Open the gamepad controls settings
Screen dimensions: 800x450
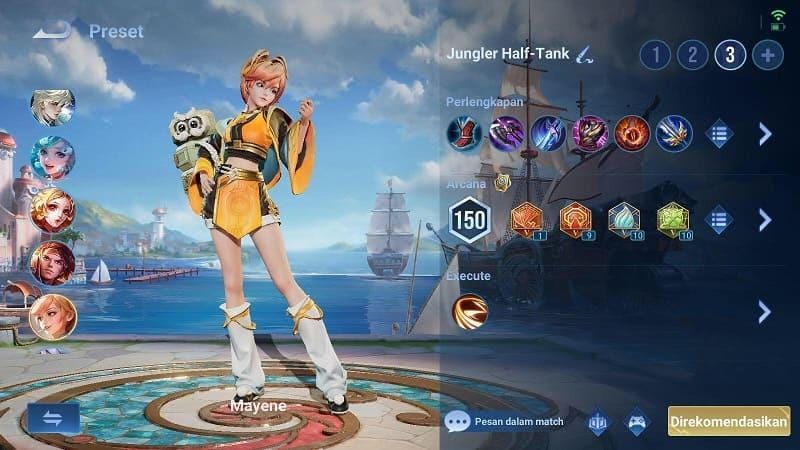[637, 421]
